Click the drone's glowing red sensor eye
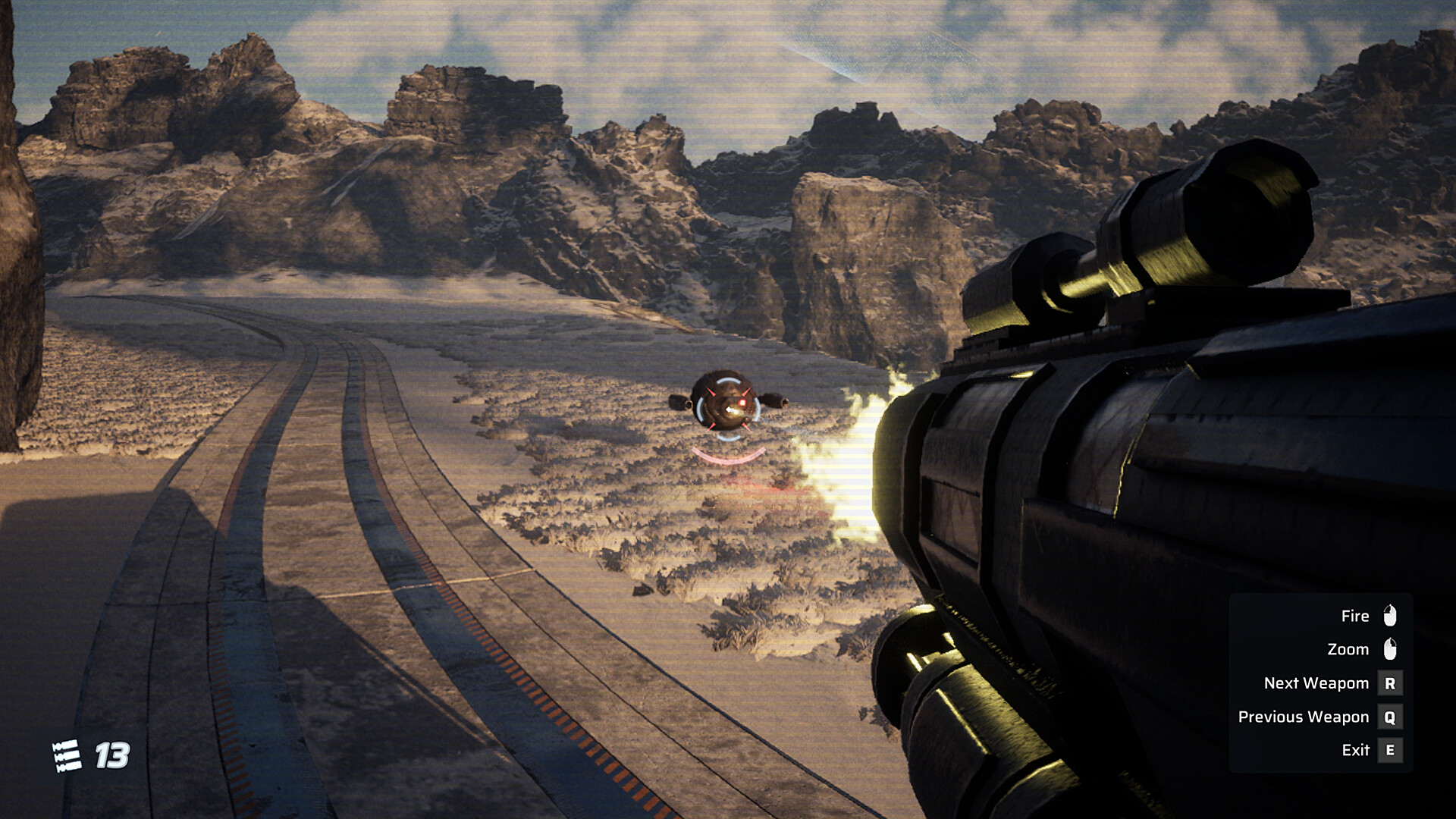 [742, 402]
